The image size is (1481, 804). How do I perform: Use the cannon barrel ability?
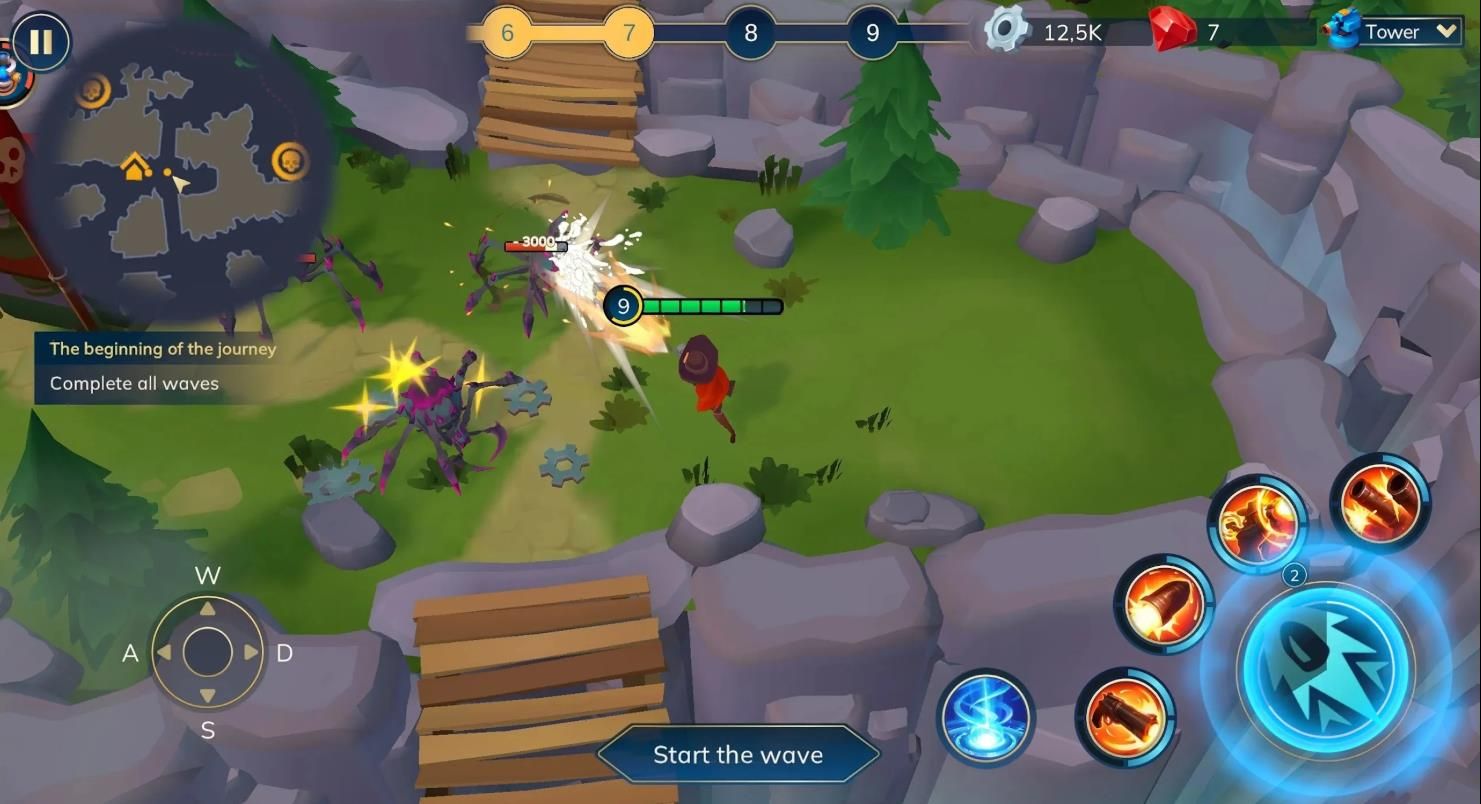click(x=1379, y=502)
